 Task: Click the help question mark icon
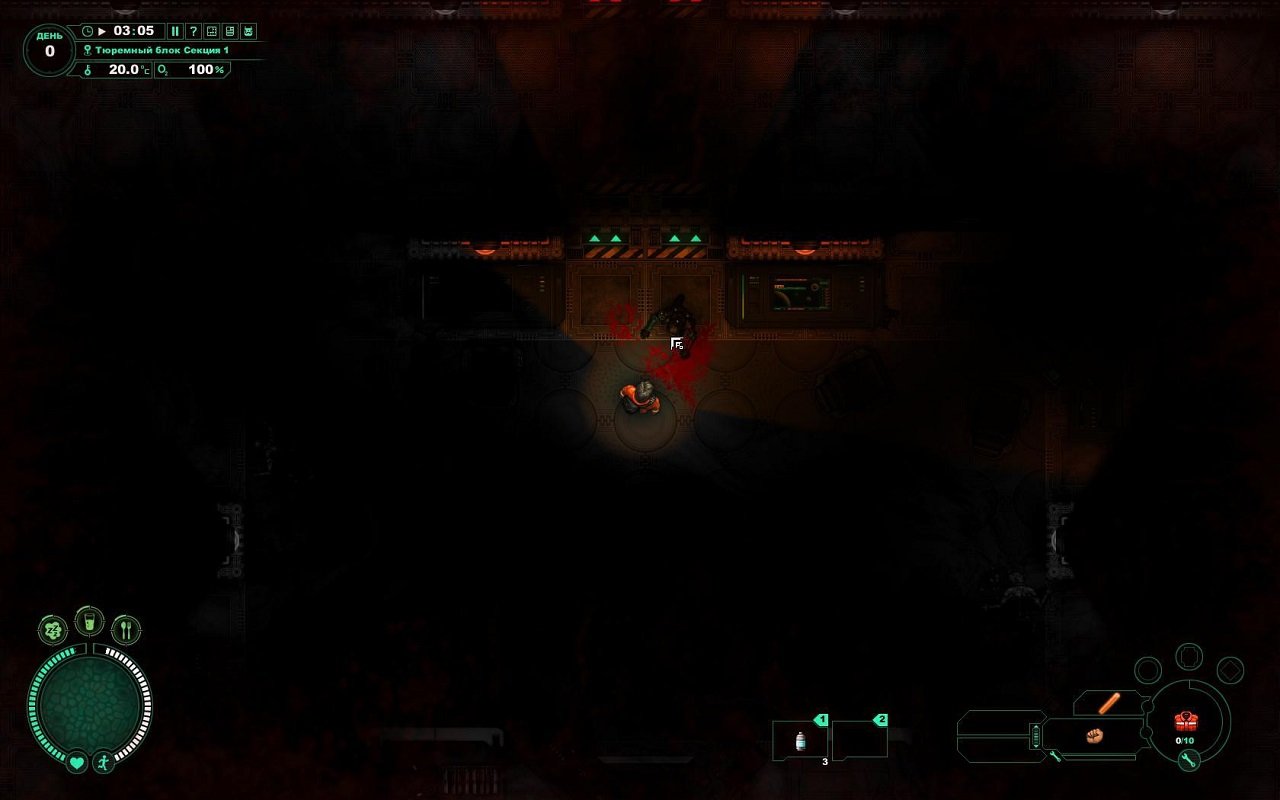(194, 31)
